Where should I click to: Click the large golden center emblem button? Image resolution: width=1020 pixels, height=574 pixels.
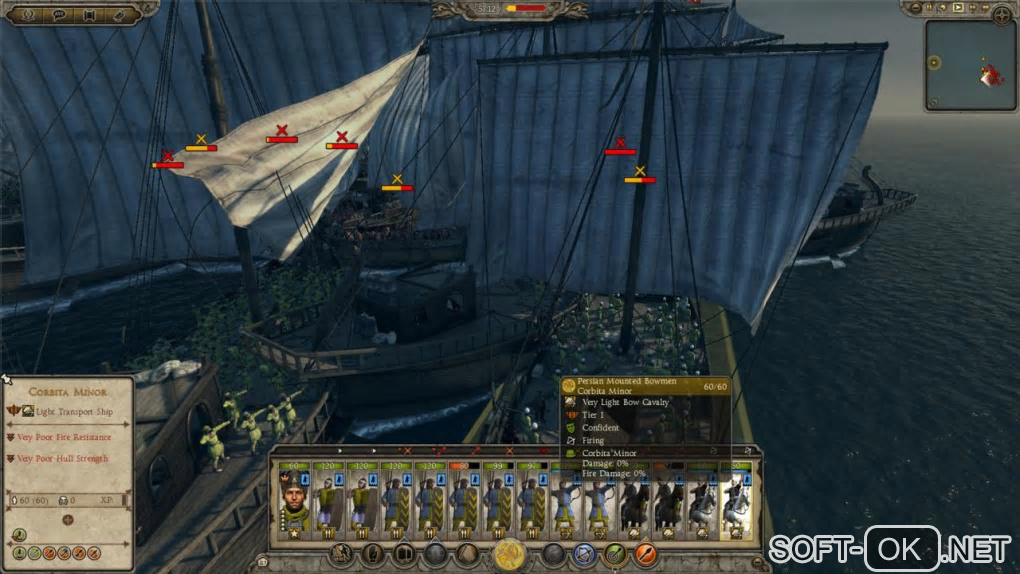[510, 553]
